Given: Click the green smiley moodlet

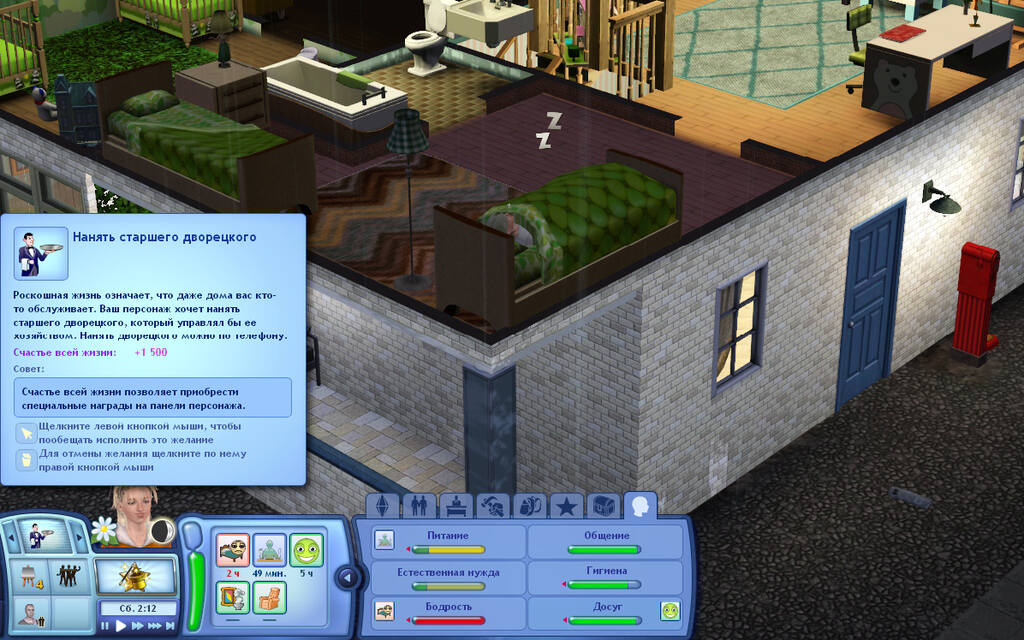Looking at the screenshot, I should click(x=307, y=550).
